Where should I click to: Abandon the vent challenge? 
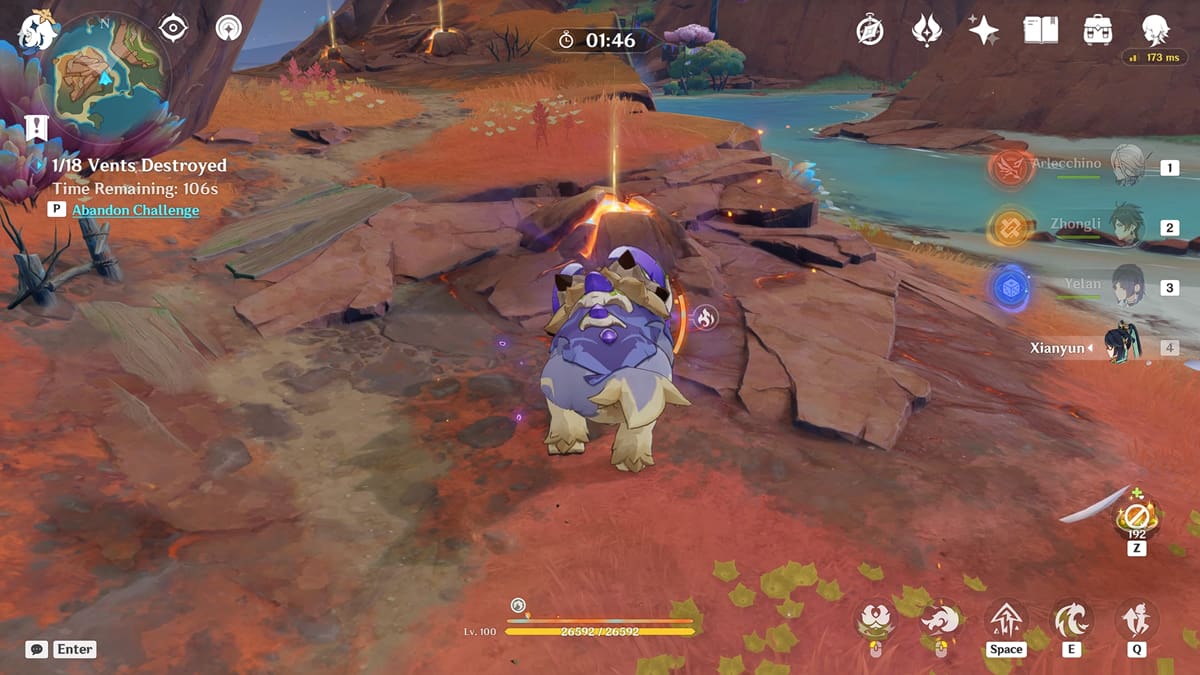(135, 210)
